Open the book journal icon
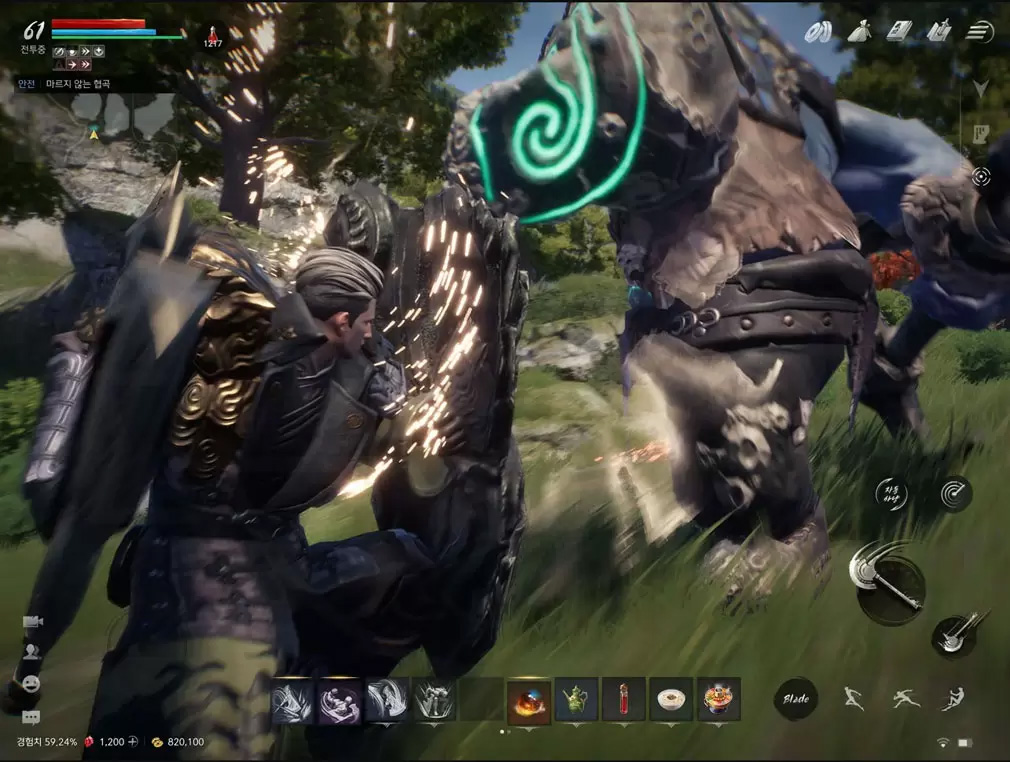This screenshot has width=1010, height=762. click(899, 31)
